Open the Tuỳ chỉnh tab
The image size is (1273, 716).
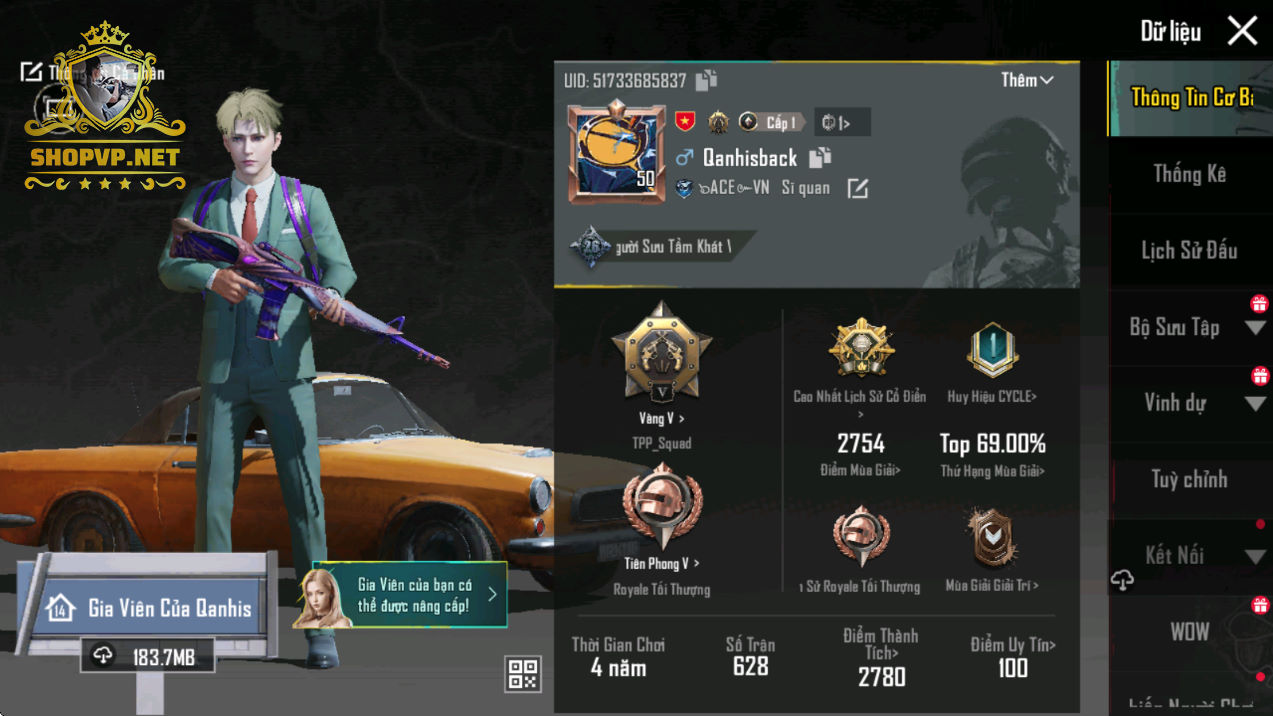pos(1189,480)
